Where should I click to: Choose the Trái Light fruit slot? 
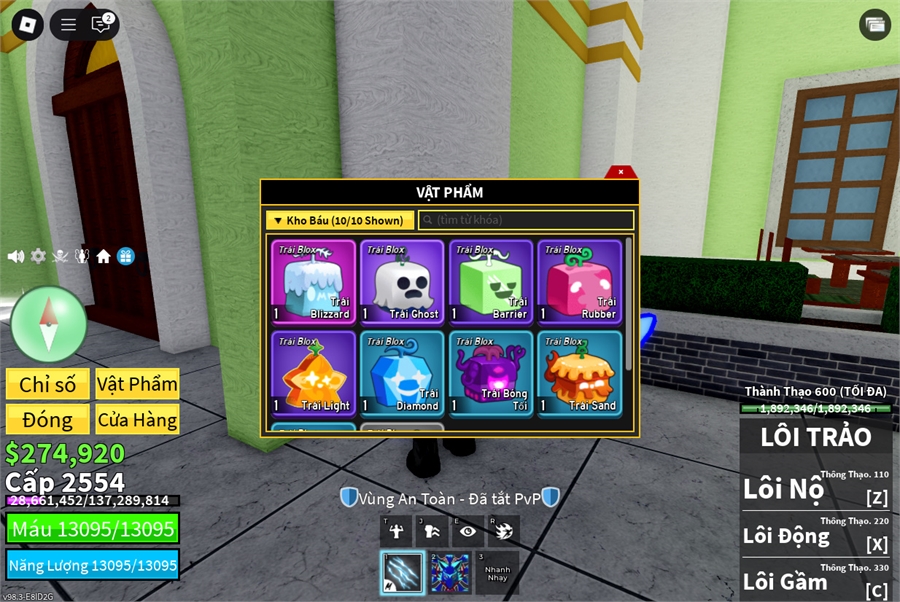314,374
